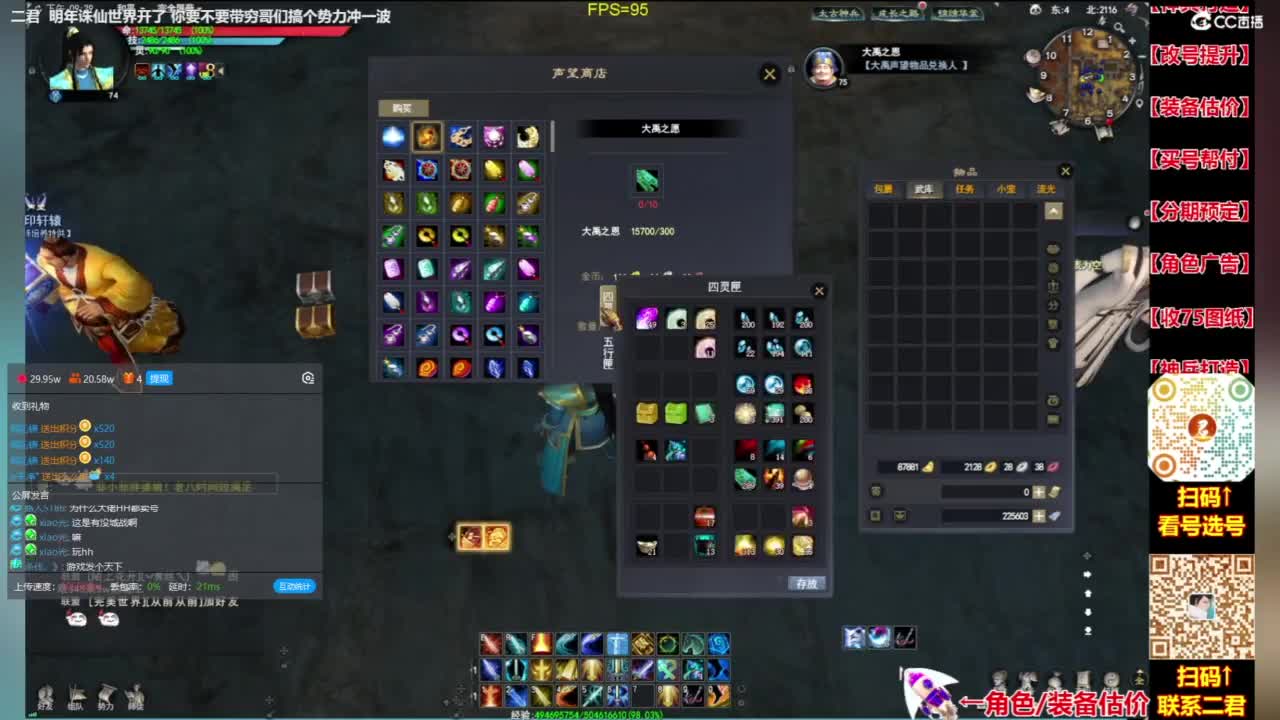Select the green 大禹之恩 item icon in shop detail
The image size is (1280, 720).
click(x=647, y=180)
